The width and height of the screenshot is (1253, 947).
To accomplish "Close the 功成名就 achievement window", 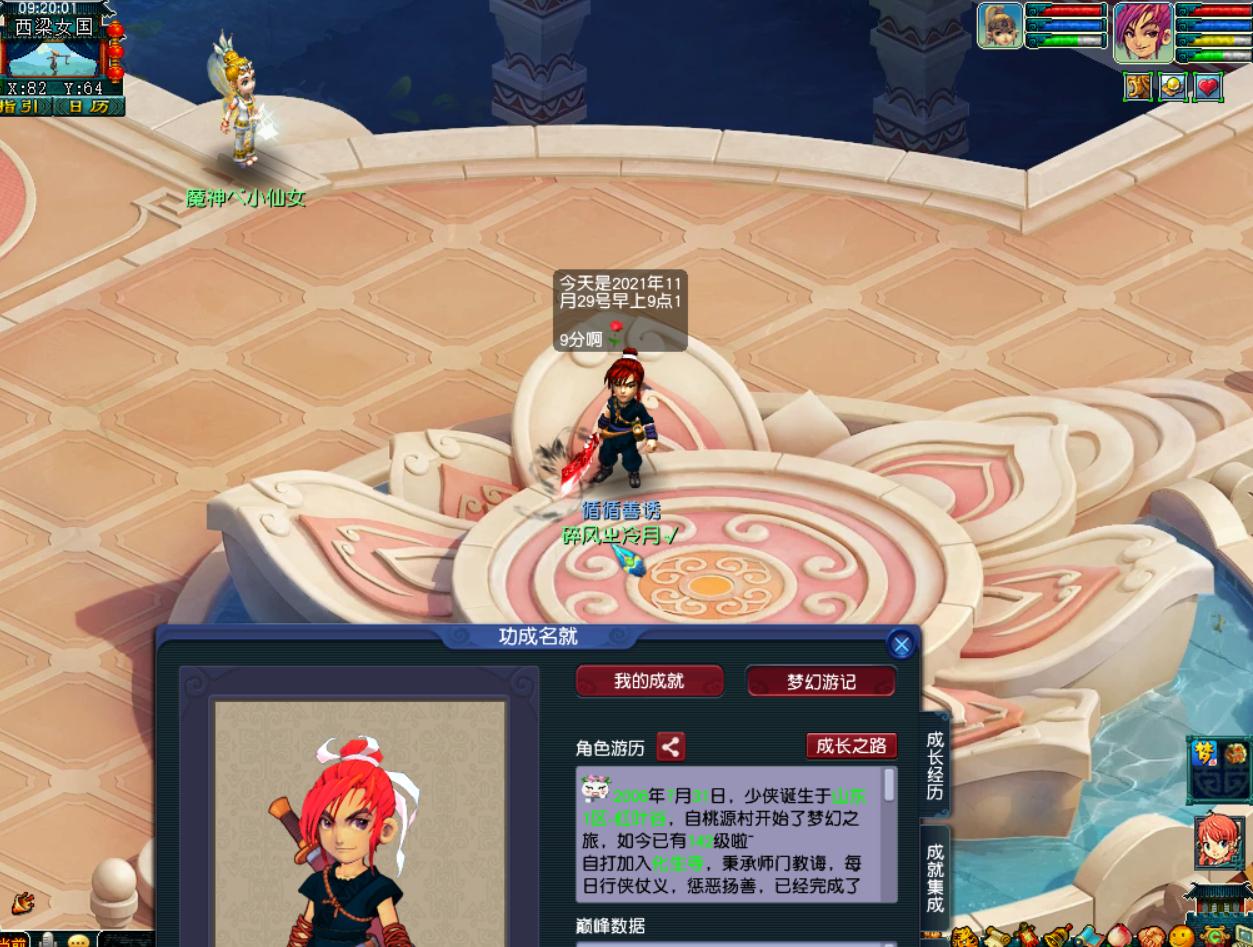I will [901, 645].
